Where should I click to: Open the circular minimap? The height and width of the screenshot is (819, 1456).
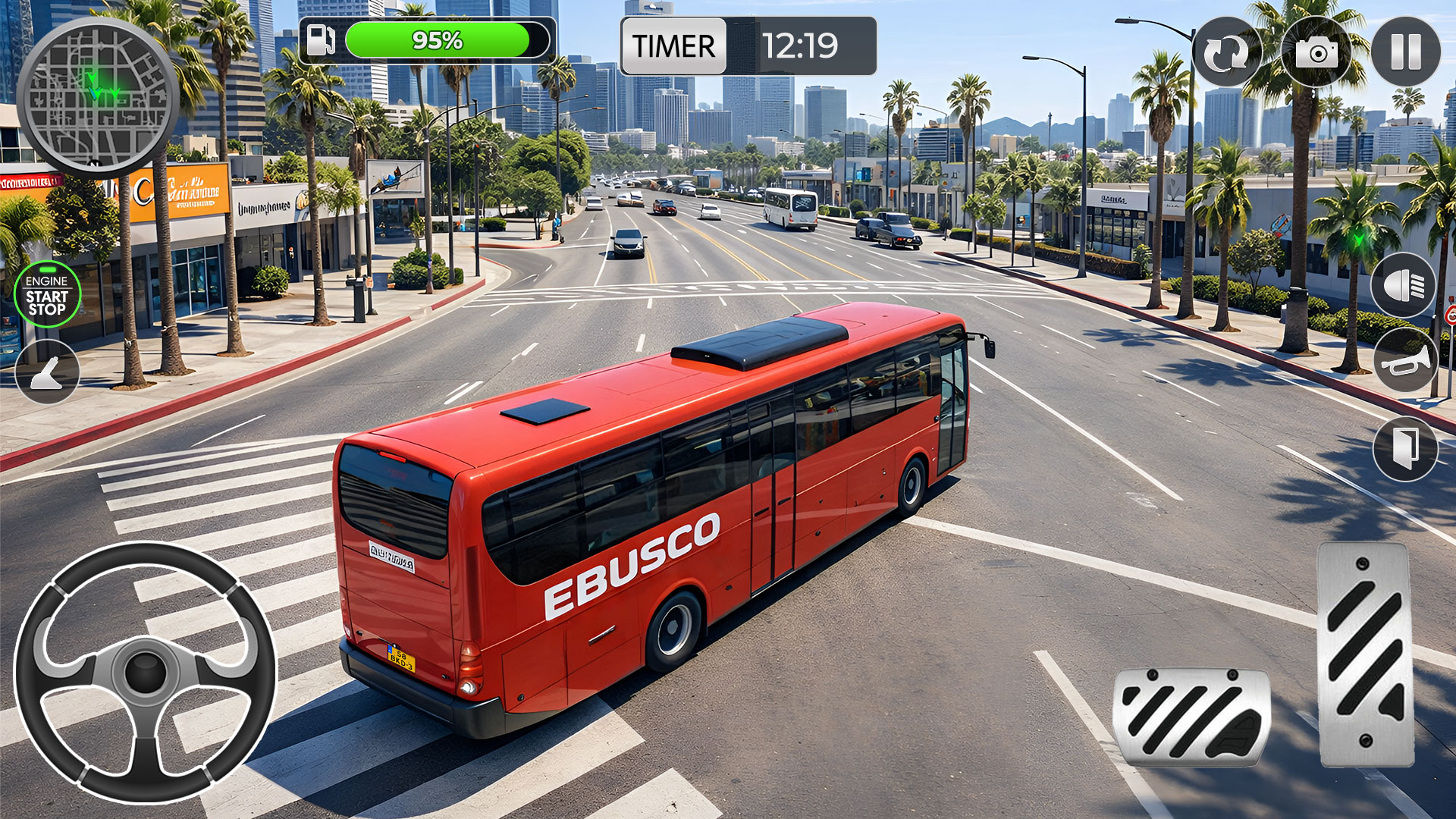point(97,96)
